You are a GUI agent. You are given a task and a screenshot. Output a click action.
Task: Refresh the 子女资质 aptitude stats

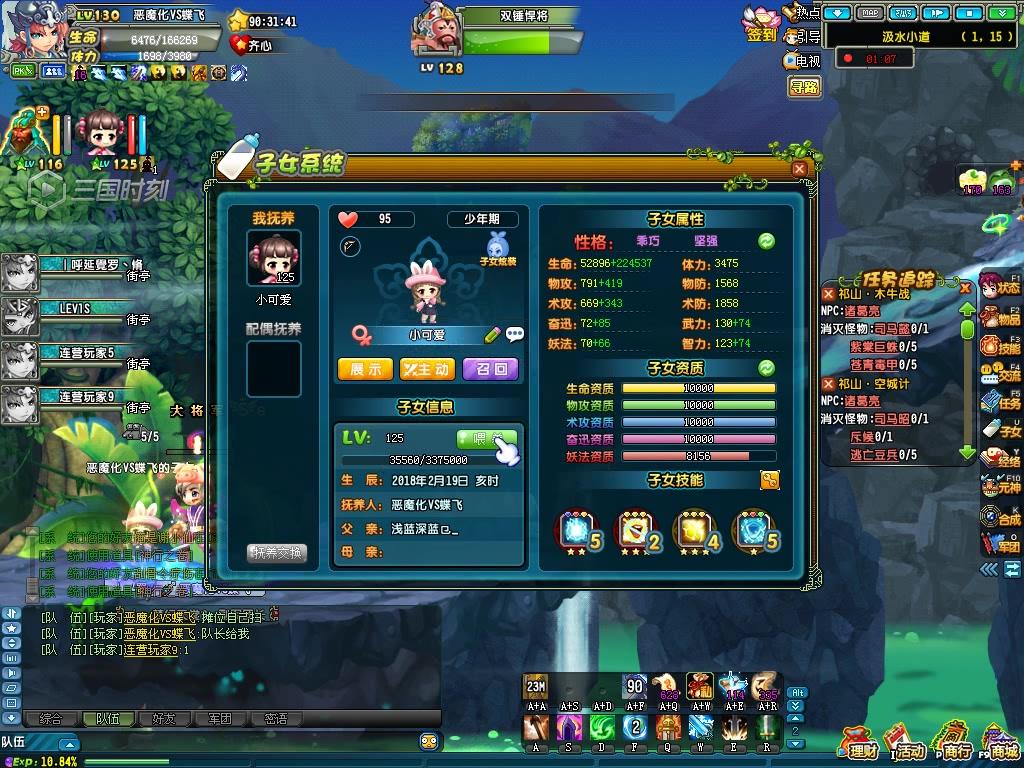pyautogui.click(x=767, y=368)
